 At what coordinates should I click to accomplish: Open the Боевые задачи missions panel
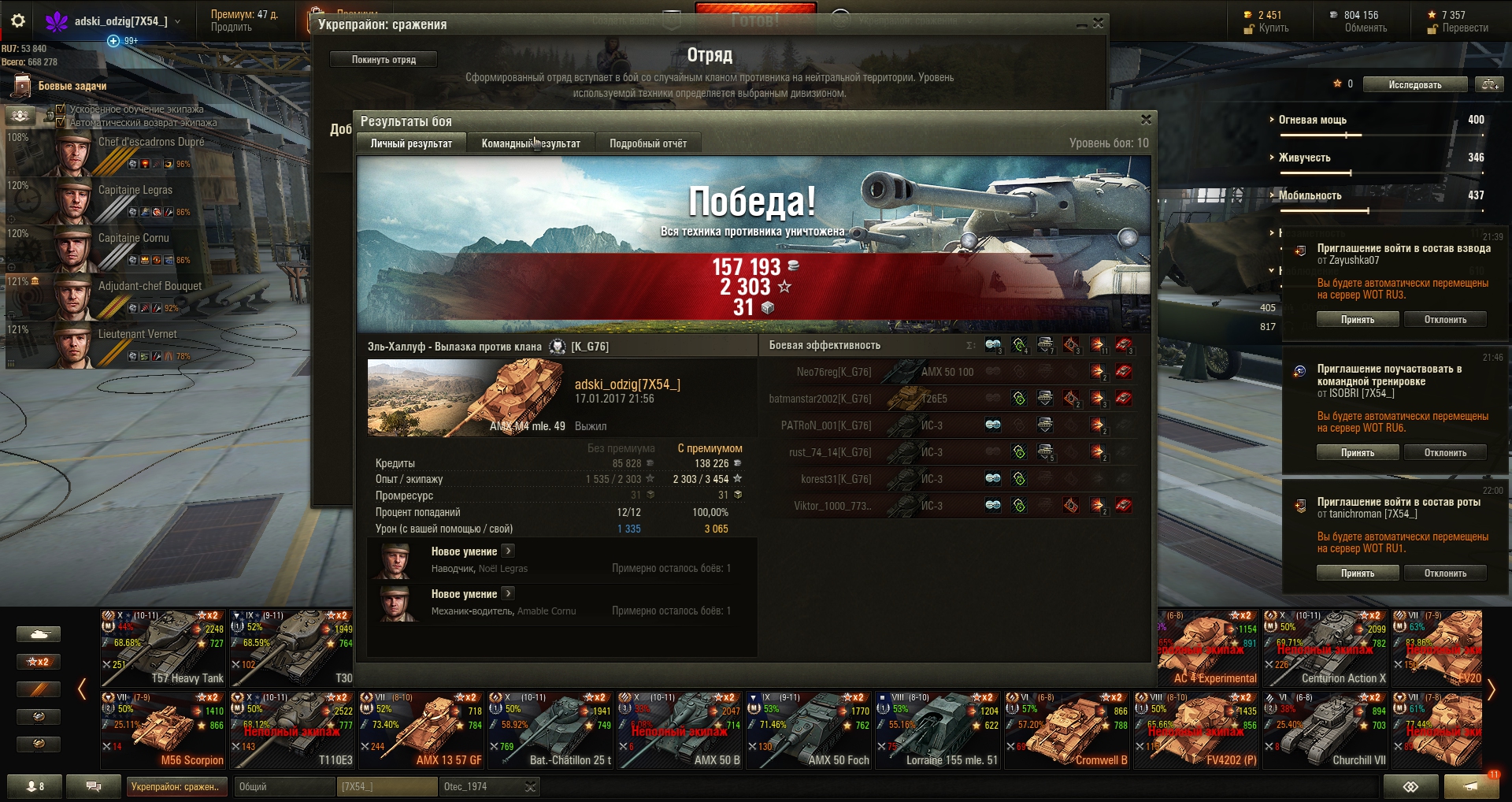(x=71, y=86)
